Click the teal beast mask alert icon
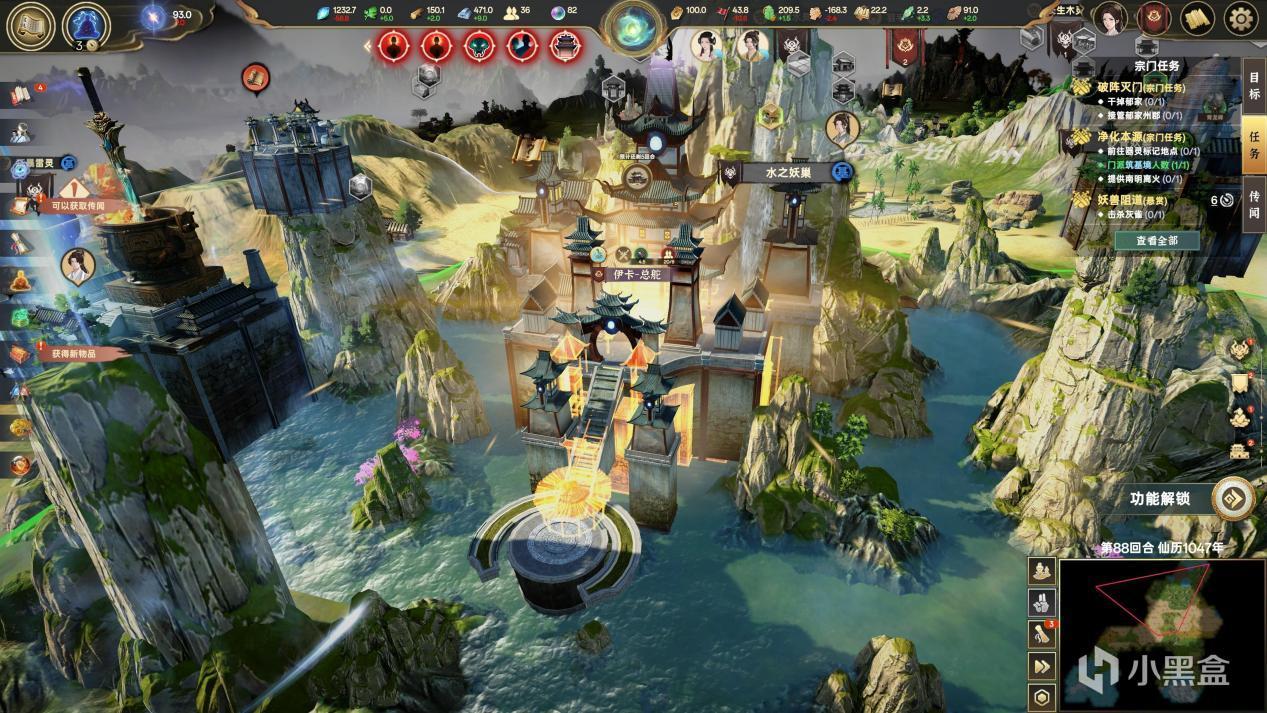 coord(479,45)
